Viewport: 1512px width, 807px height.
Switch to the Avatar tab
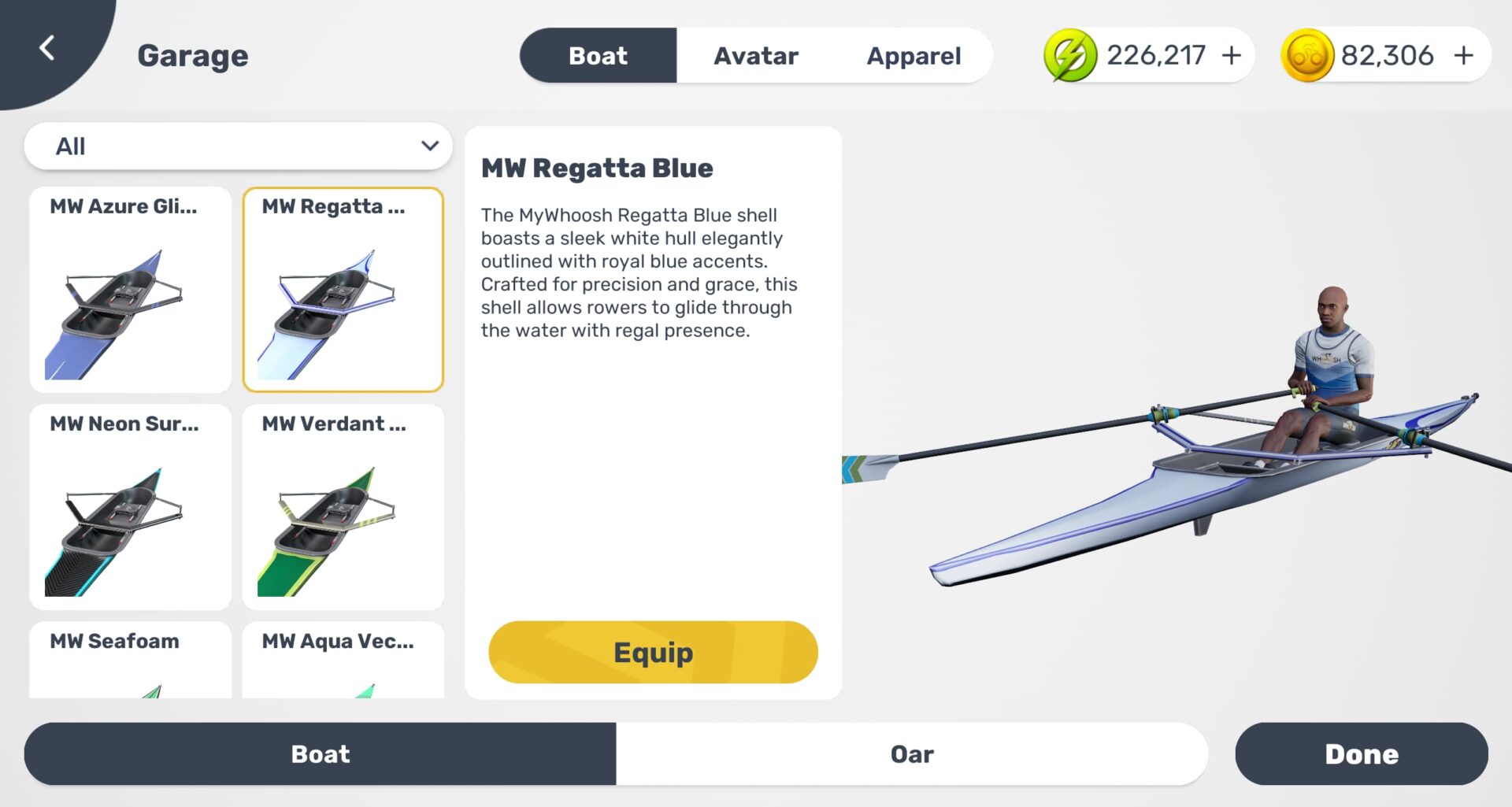pyautogui.click(x=756, y=54)
